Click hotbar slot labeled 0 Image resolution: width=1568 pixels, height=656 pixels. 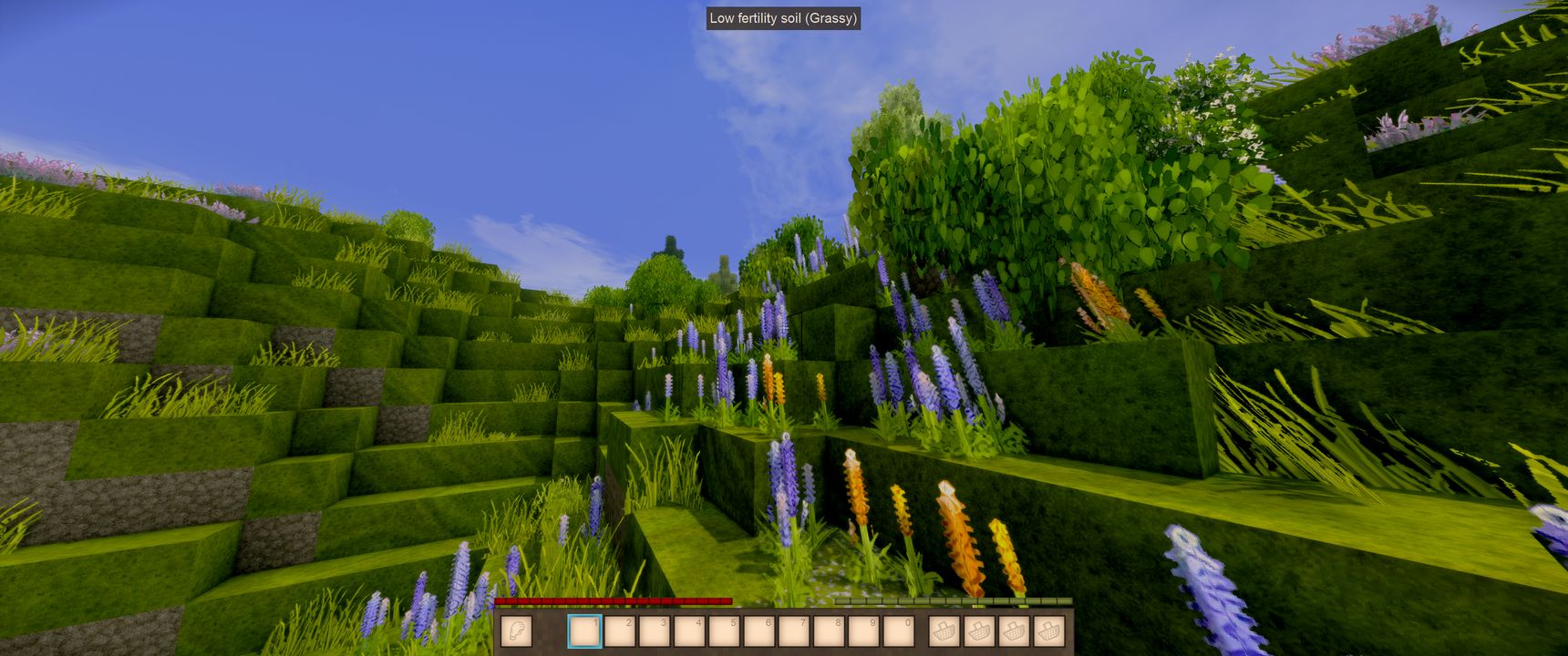coord(898,630)
